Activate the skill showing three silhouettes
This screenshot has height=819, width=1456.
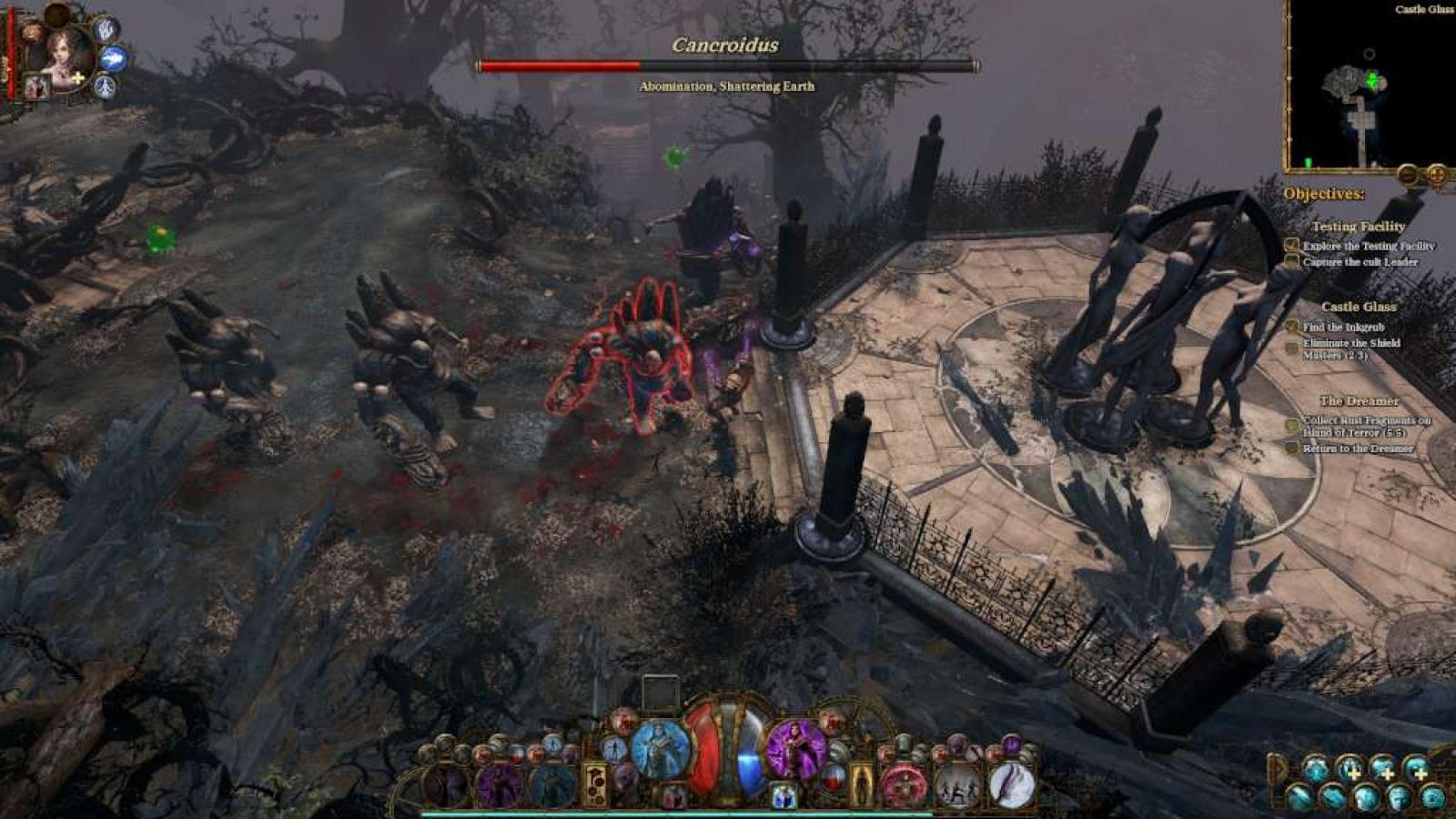coord(958,784)
